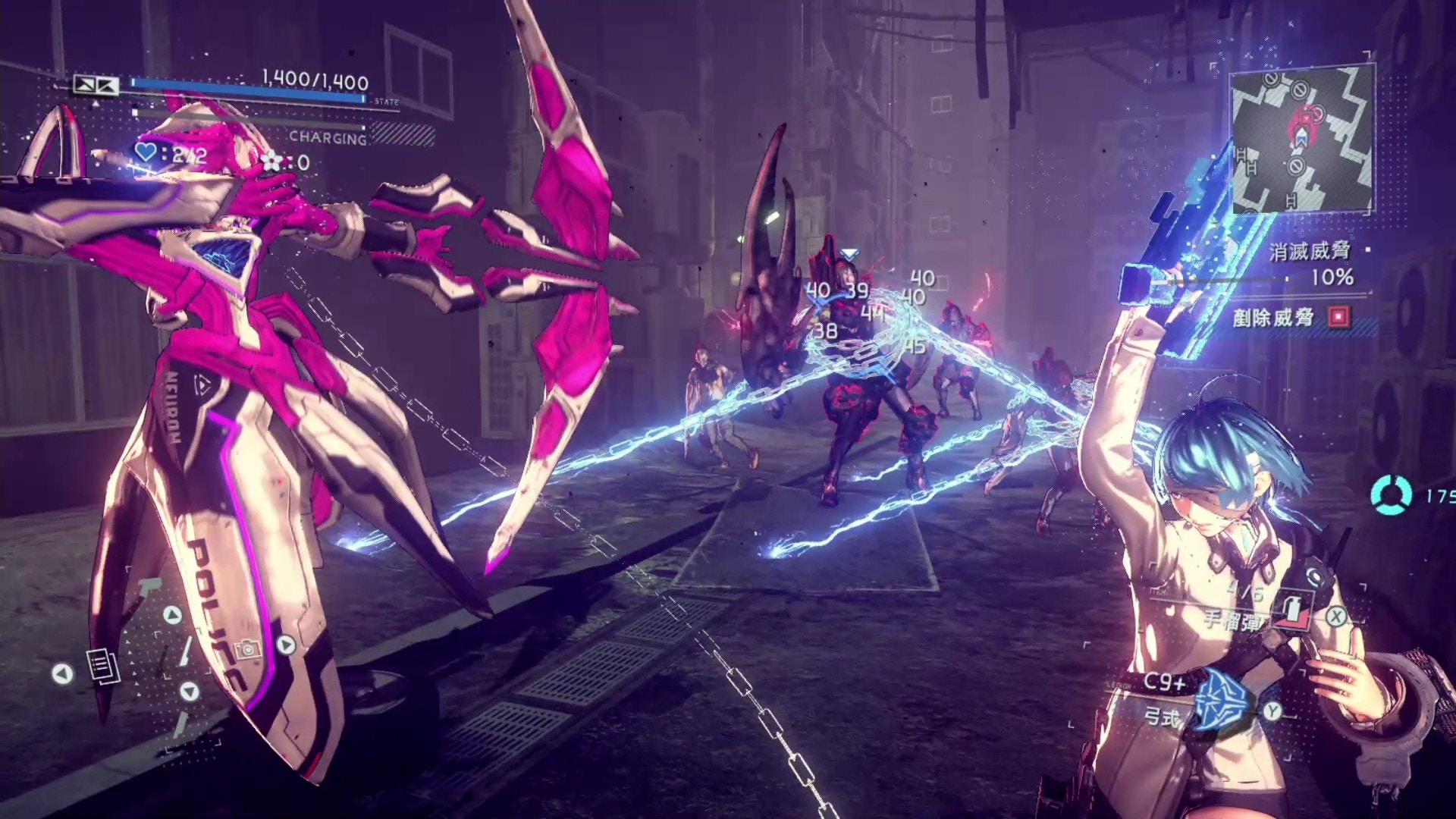Image resolution: width=1456 pixels, height=819 pixels.
Task: Click the Legion emblem beside the health bar
Action: [x=96, y=85]
